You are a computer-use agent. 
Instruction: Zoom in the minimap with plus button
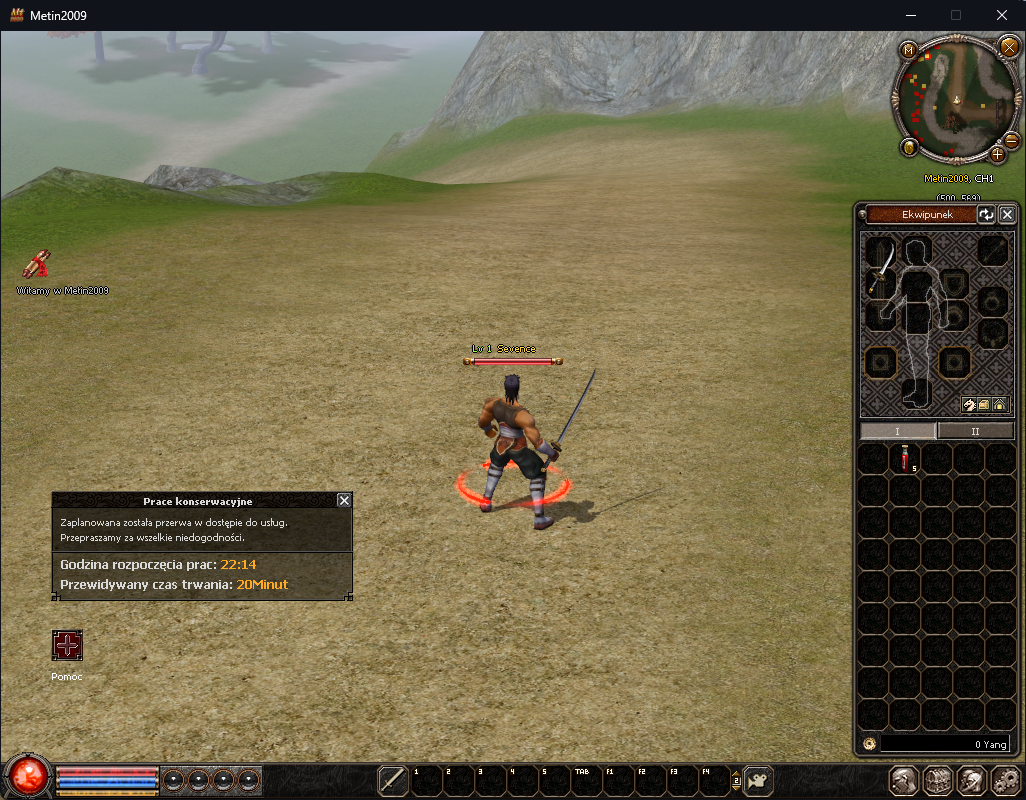[x=997, y=154]
